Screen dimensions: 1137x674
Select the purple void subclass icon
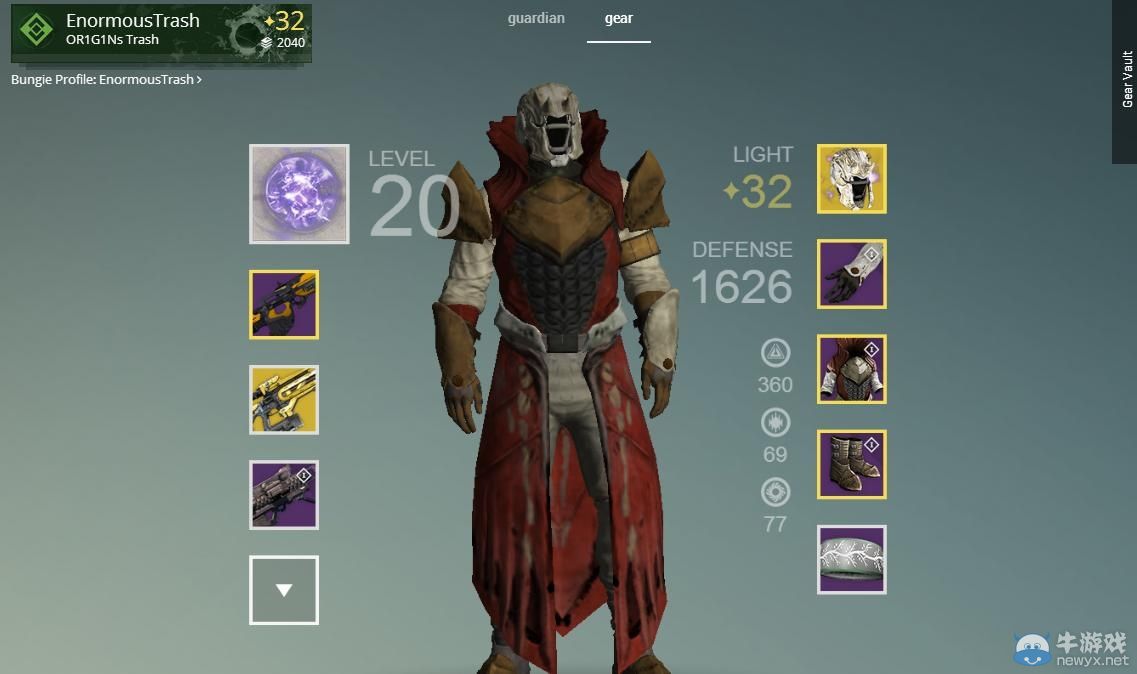tap(299, 194)
